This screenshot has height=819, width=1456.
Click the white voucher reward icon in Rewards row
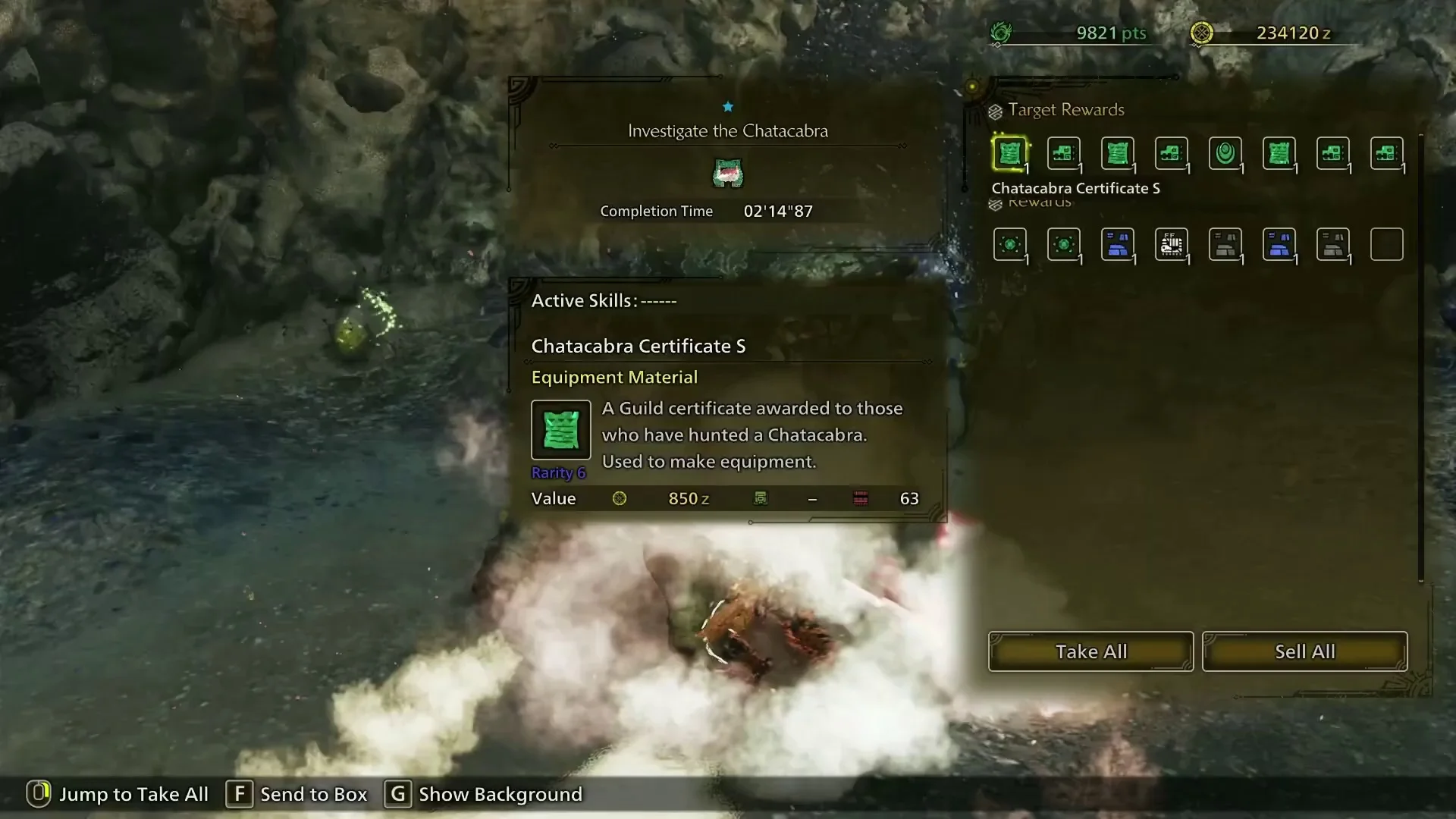pyautogui.click(x=1172, y=244)
